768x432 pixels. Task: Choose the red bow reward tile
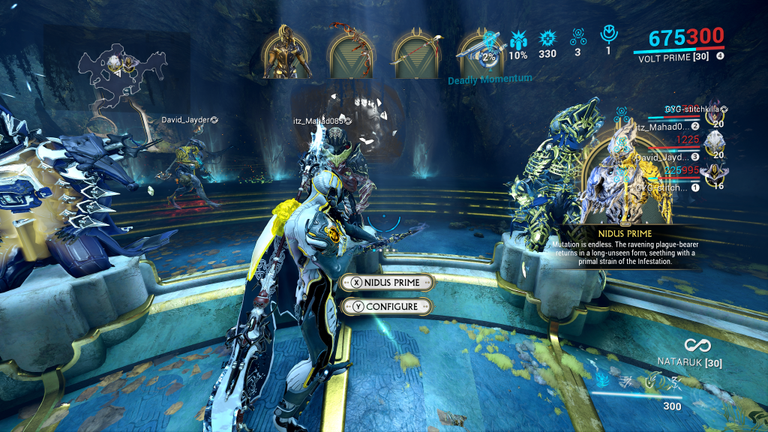351,53
